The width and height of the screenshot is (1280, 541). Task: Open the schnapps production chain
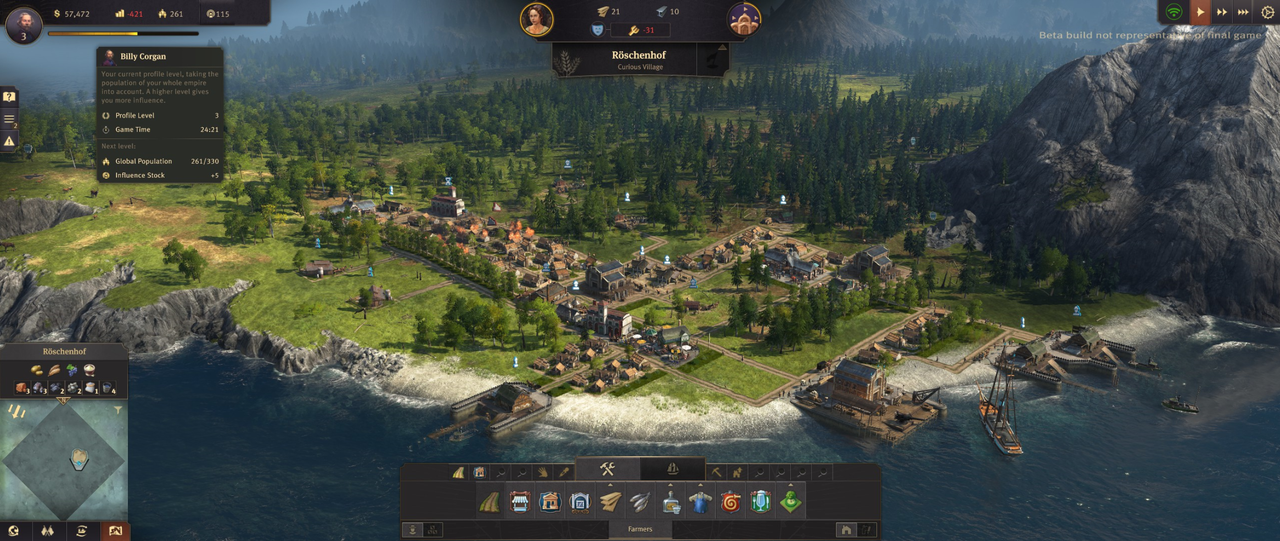(671, 502)
